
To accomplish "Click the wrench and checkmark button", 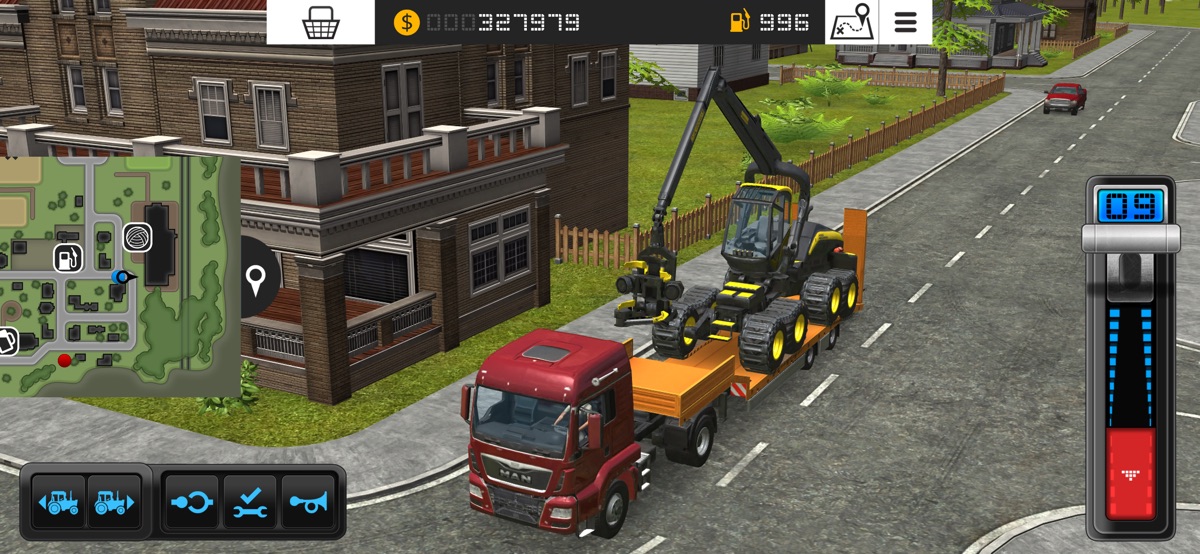I will click(x=249, y=502).
